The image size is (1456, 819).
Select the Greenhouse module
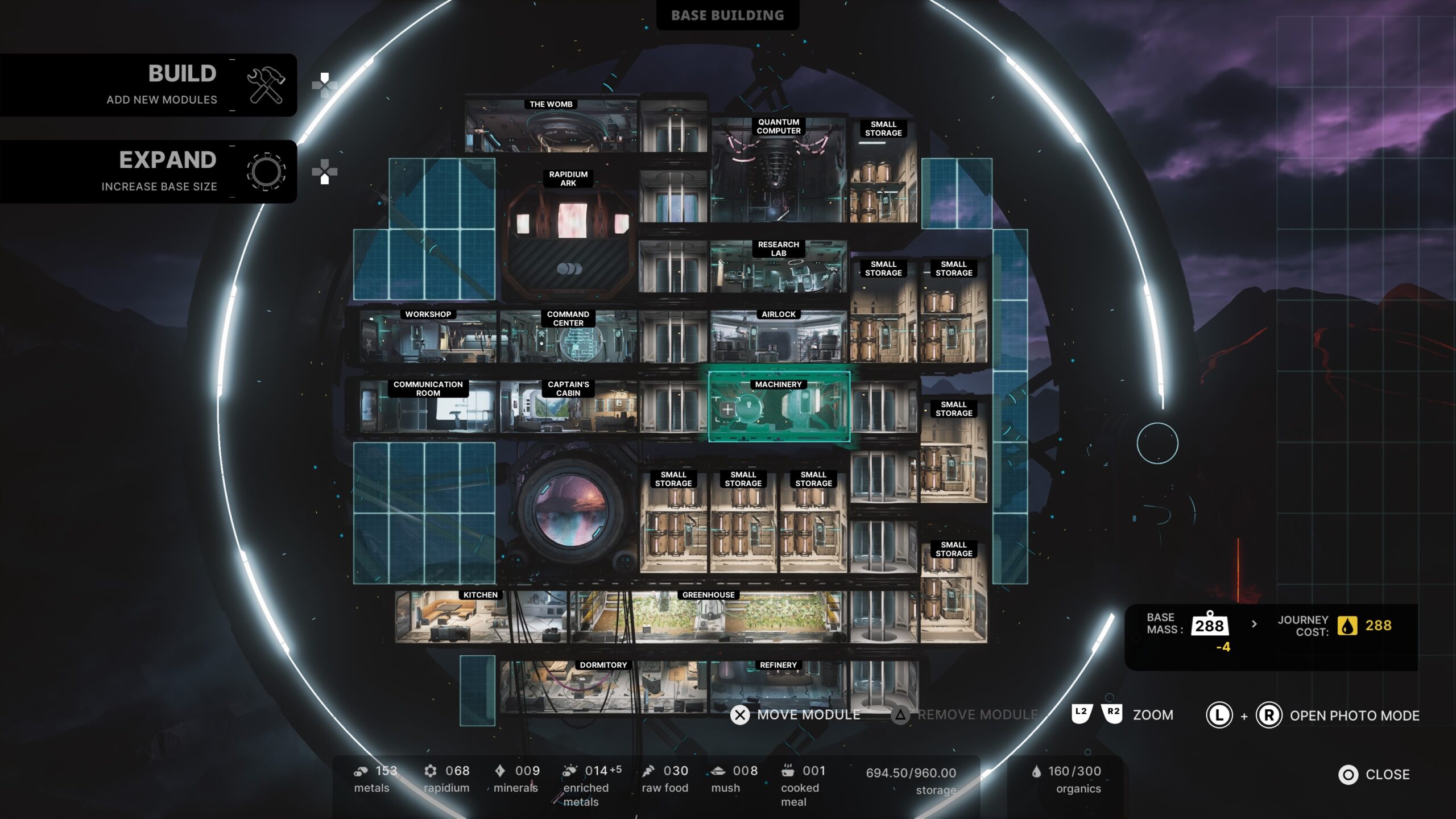708,618
